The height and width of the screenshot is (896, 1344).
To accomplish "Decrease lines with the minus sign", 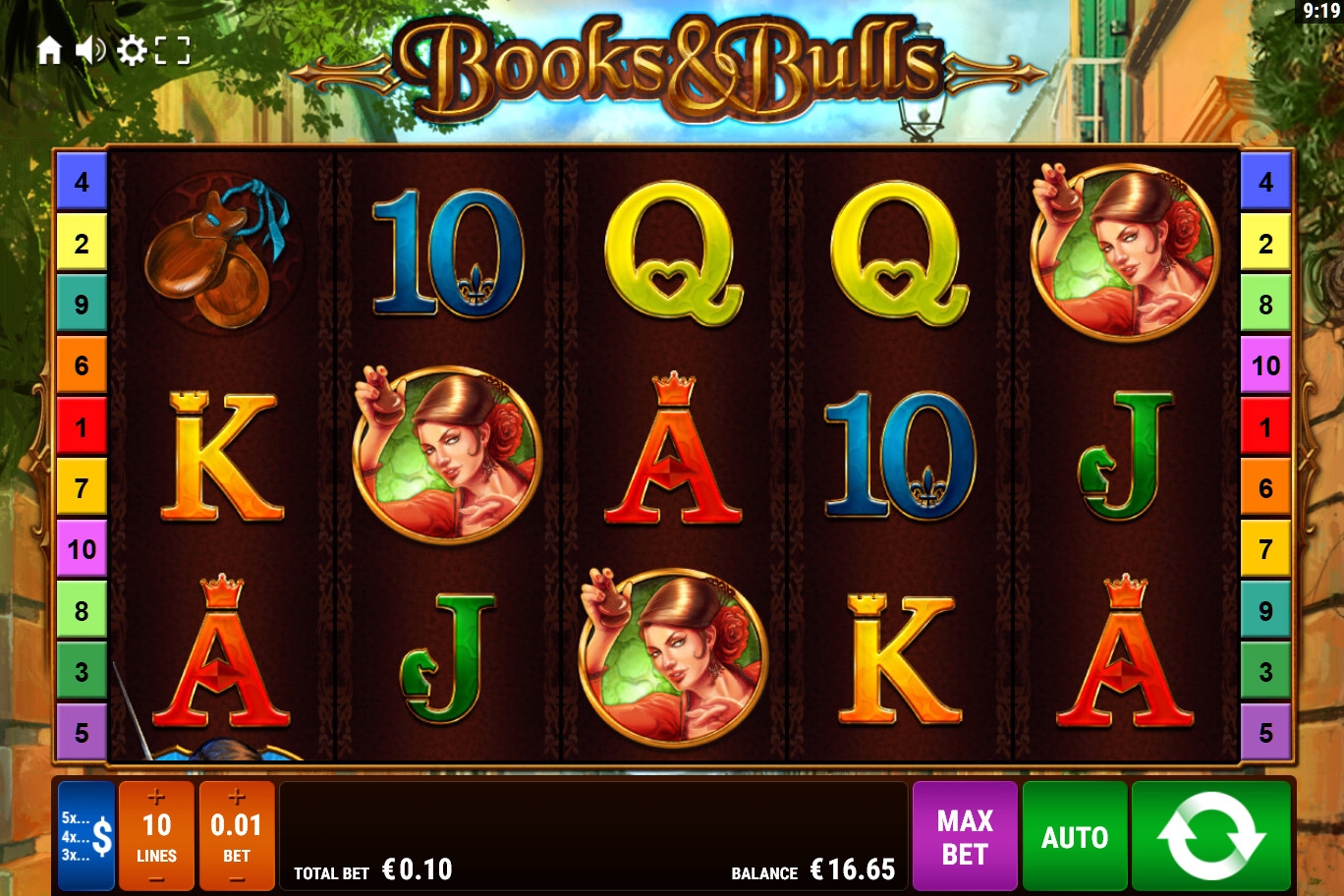I will tap(156, 879).
